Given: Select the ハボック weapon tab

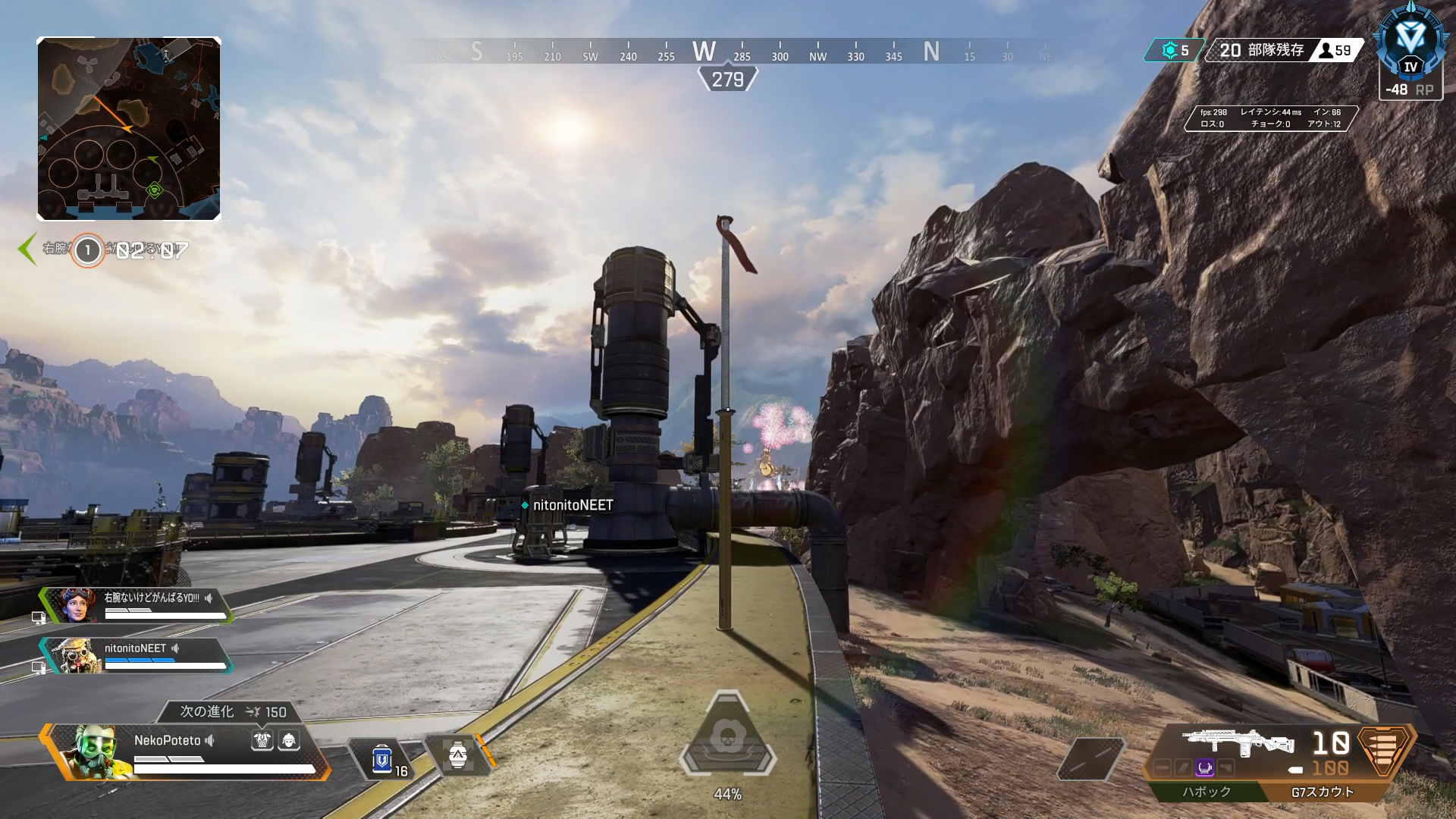Looking at the screenshot, I should point(1207,792).
